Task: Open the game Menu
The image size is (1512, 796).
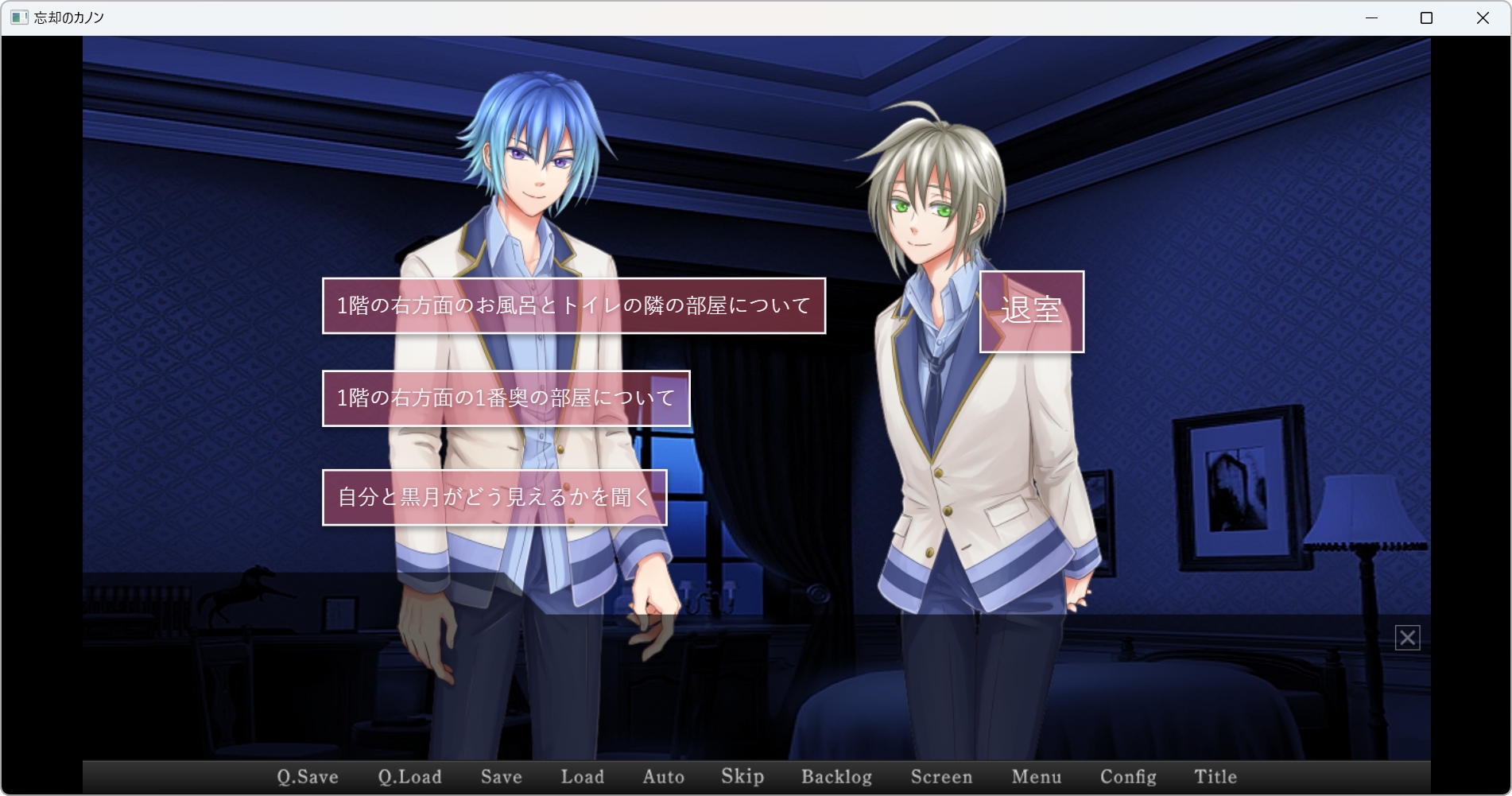Action: point(1036,777)
